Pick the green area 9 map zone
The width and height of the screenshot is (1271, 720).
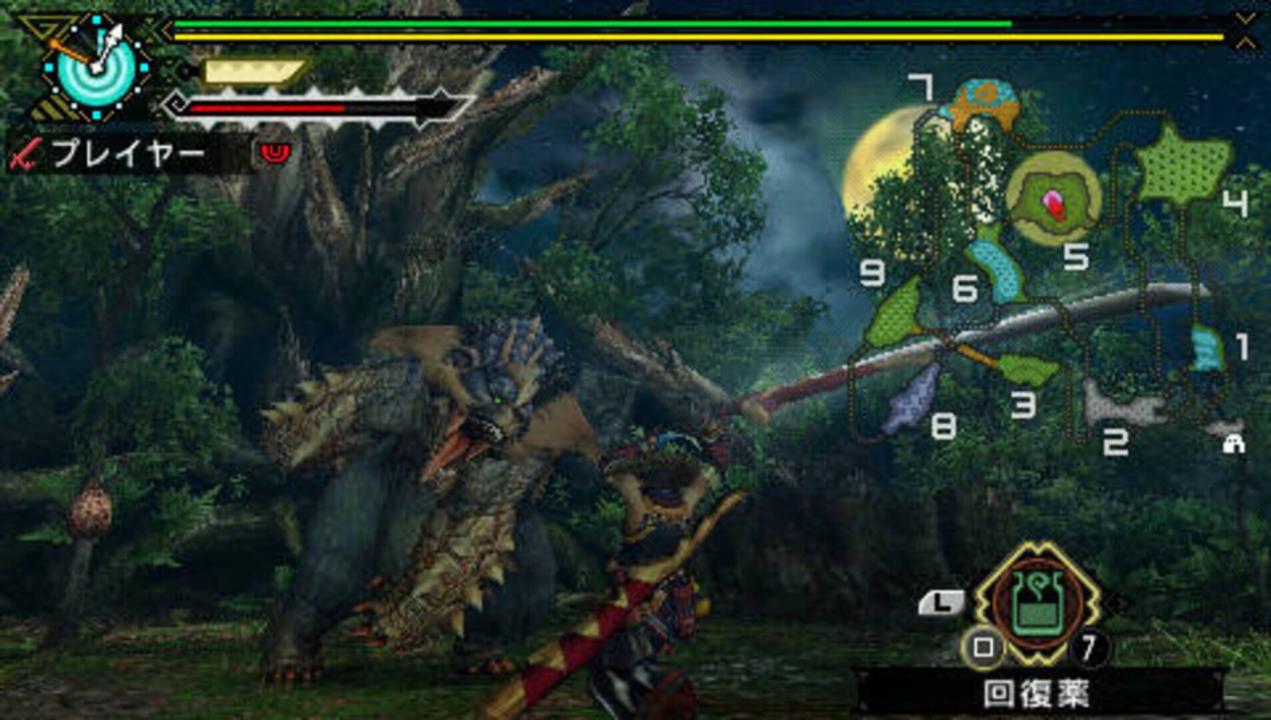pyautogui.click(x=896, y=313)
